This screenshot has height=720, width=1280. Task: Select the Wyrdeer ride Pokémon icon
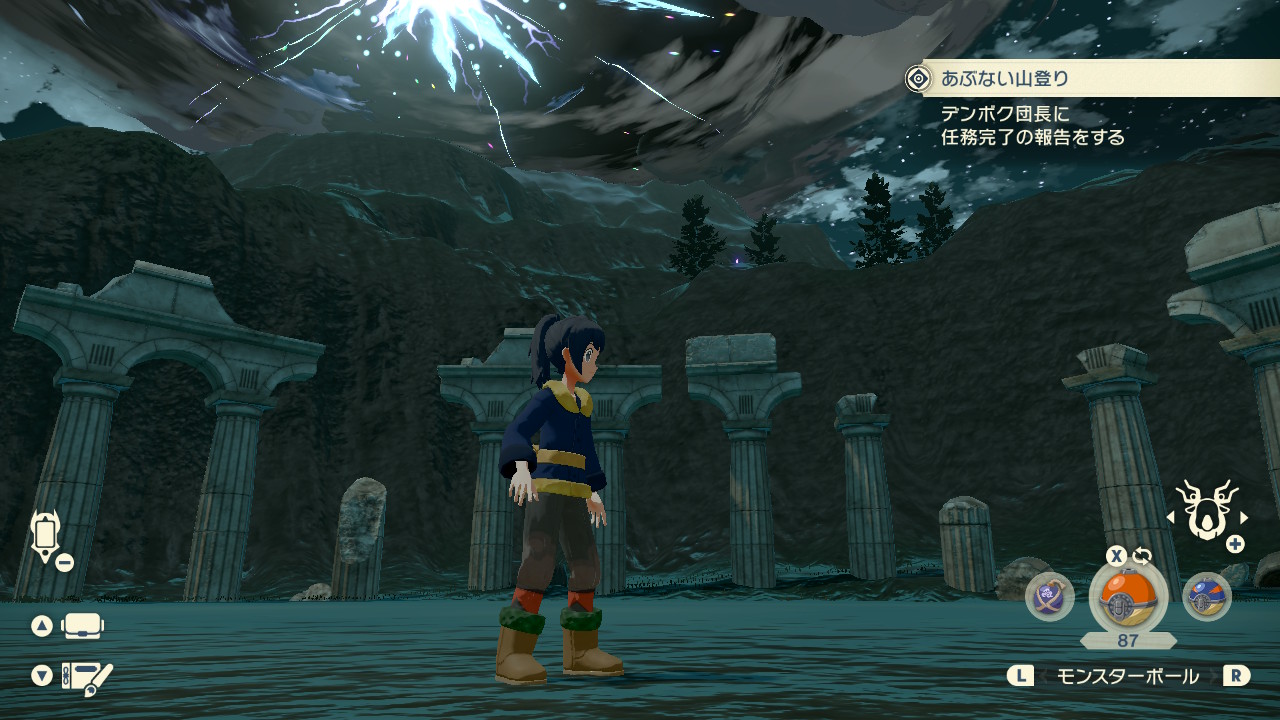1207,510
